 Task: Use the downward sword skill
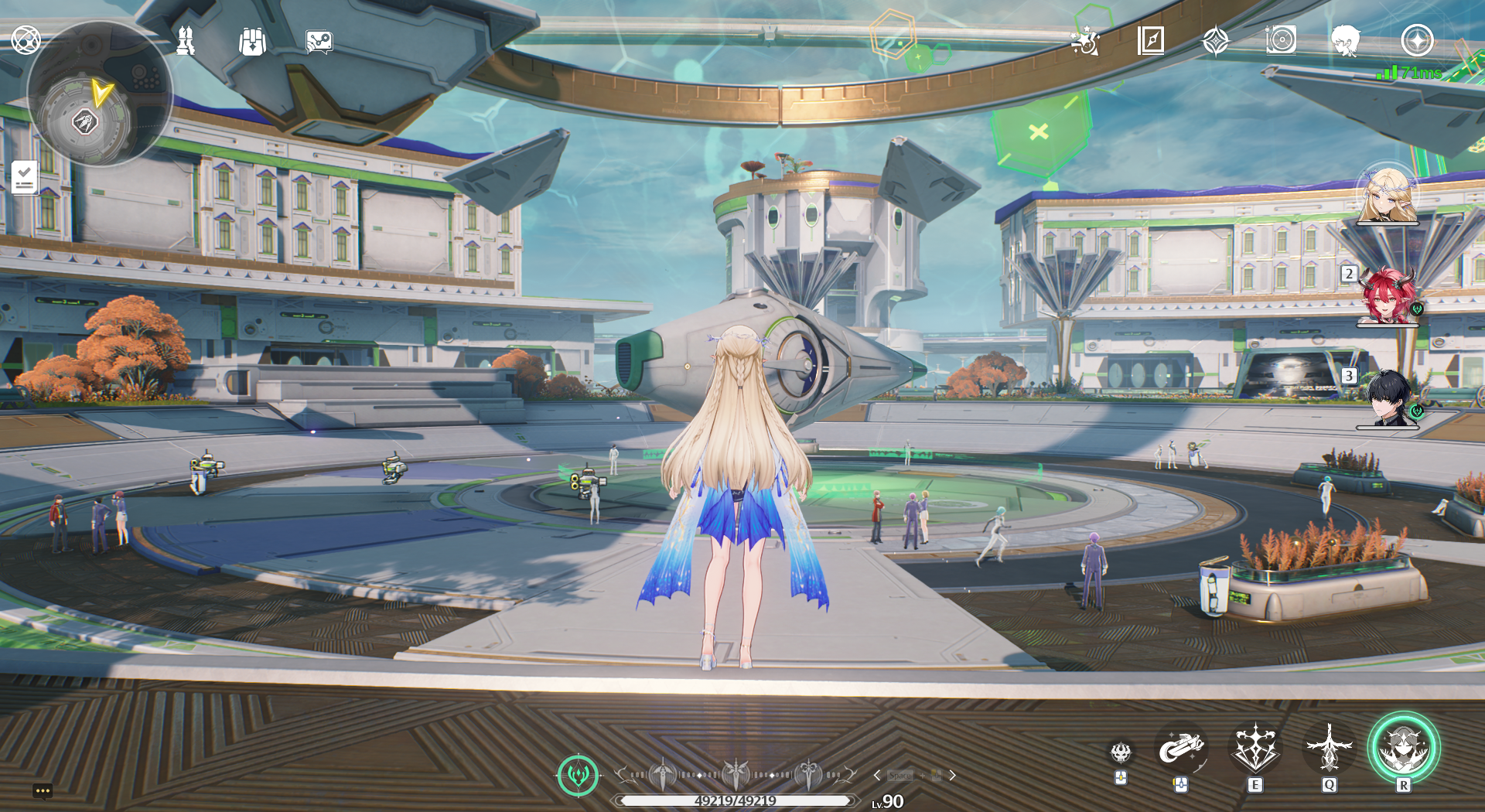click(x=1329, y=748)
